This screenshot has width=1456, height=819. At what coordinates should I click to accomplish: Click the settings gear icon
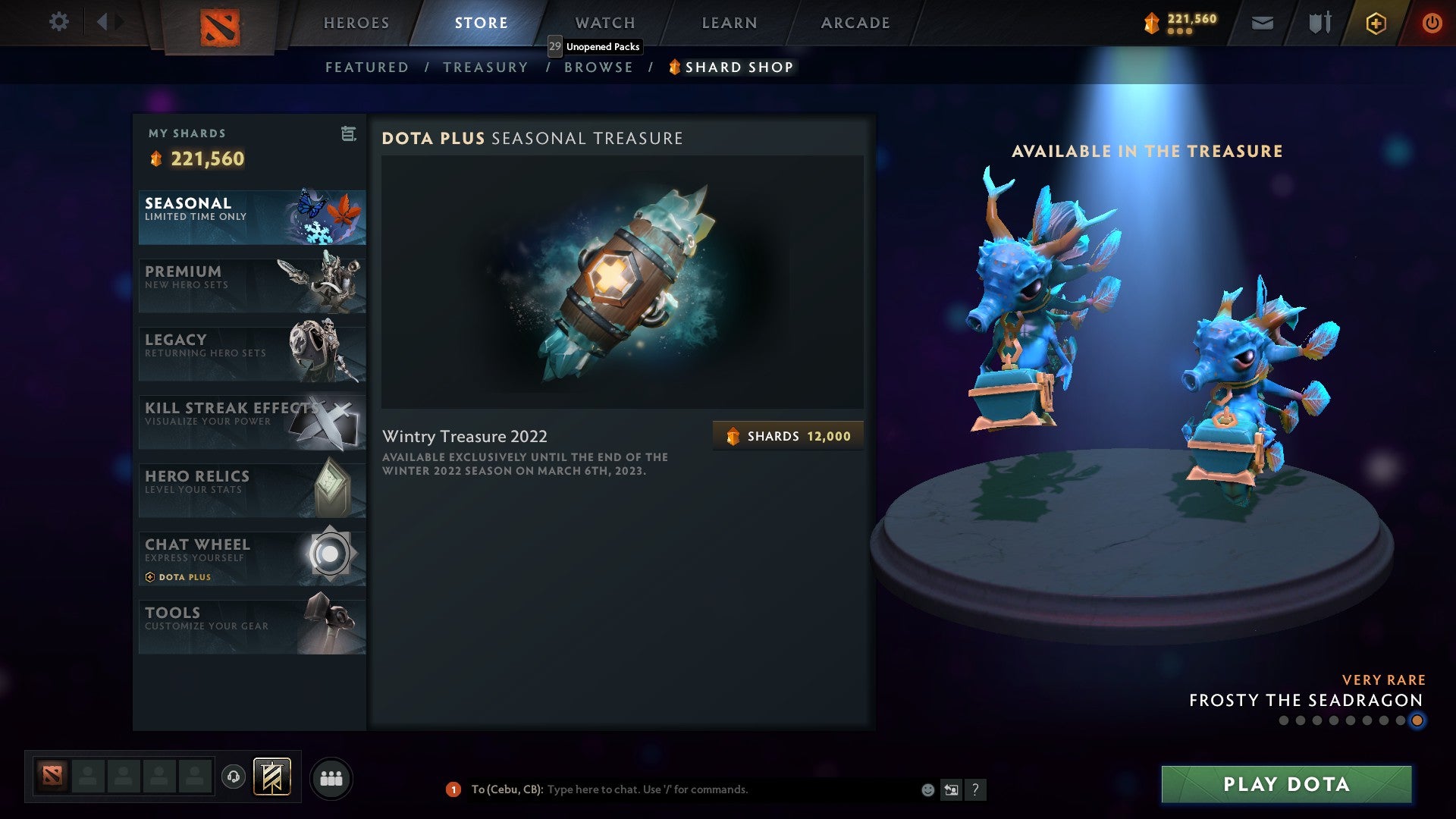[58, 22]
